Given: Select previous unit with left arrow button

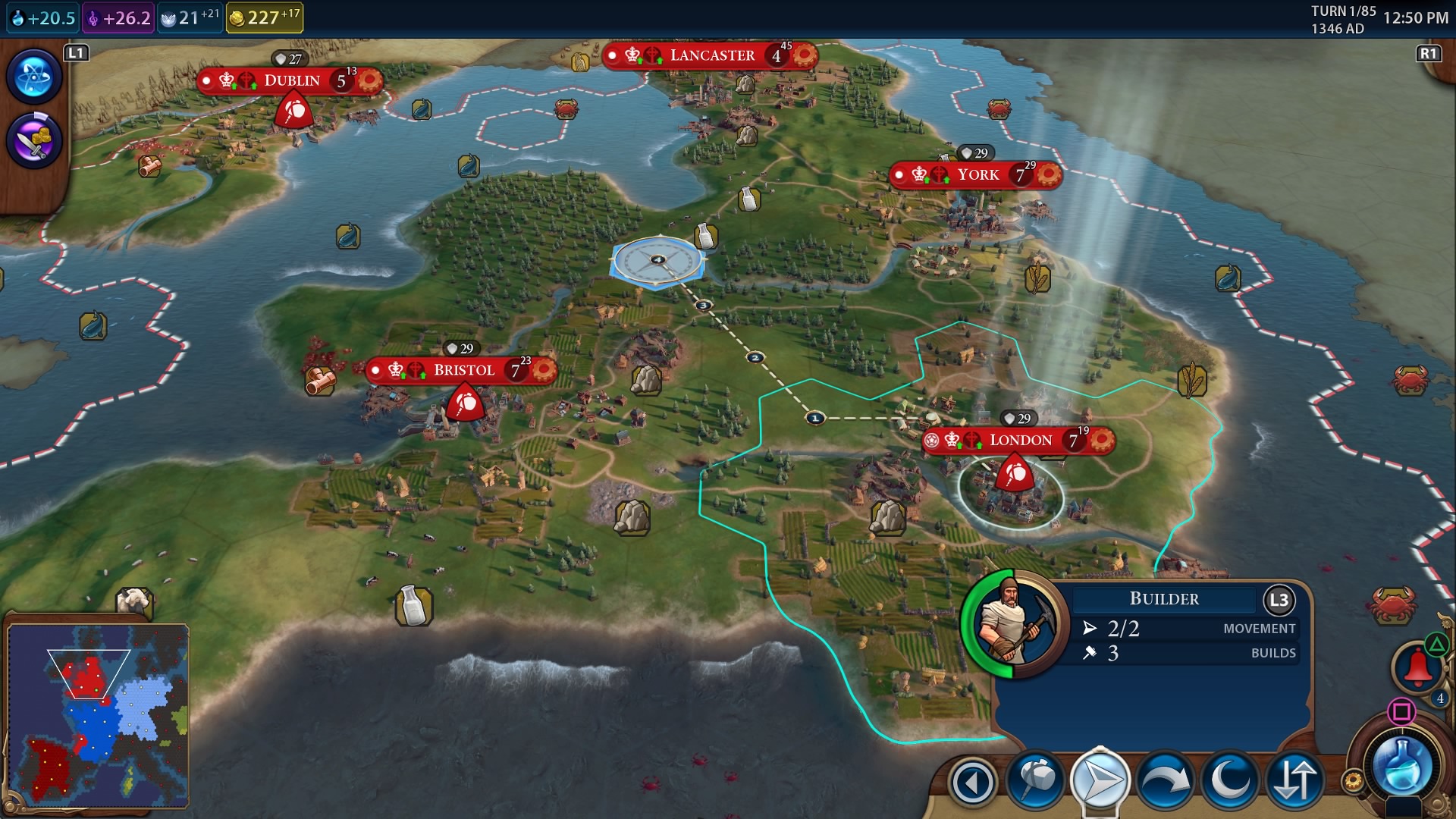Looking at the screenshot, I should tap(972, 782).
